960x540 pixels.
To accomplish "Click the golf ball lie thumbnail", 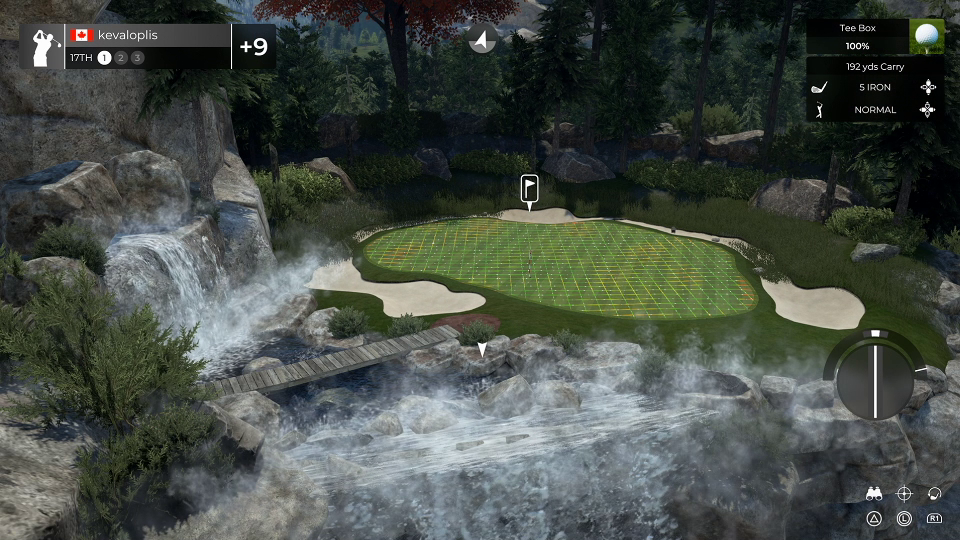I will click(x=927, y=37).
